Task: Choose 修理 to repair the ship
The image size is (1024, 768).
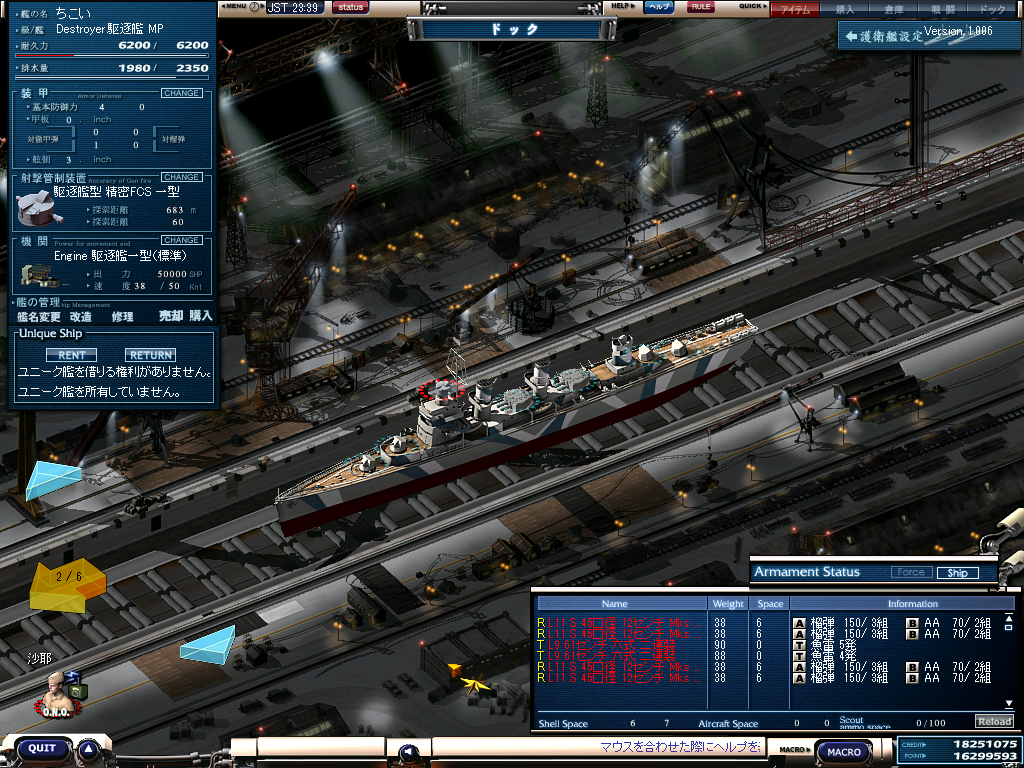Action: pyautogui.click(x=122, y=316)
